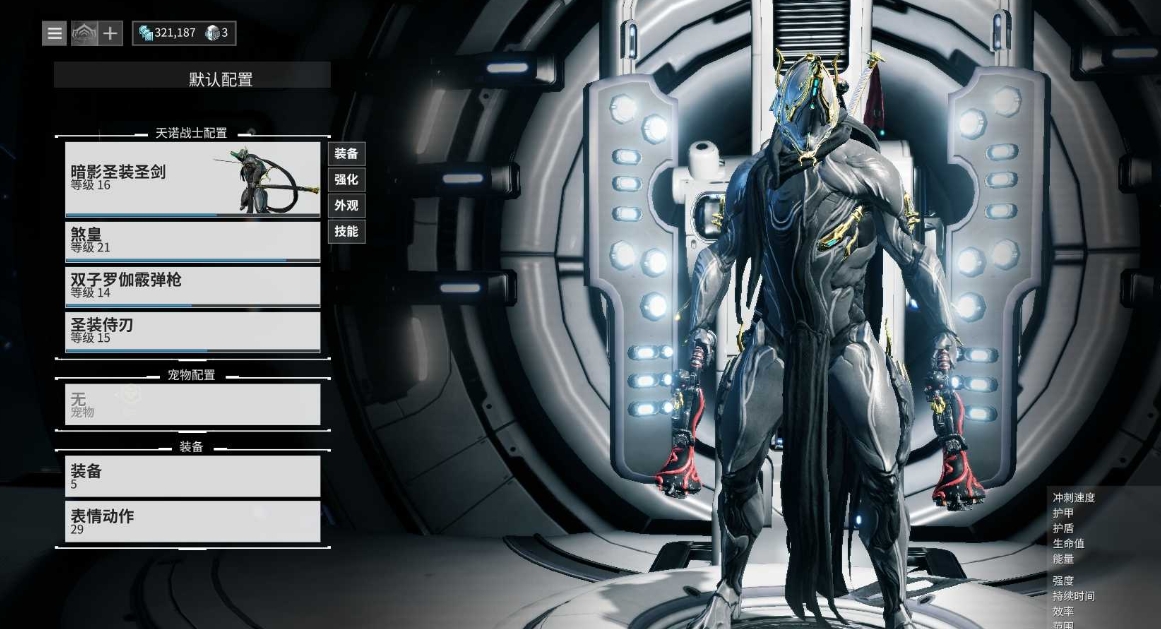Open the 装备 gear row

pos(192,476)
